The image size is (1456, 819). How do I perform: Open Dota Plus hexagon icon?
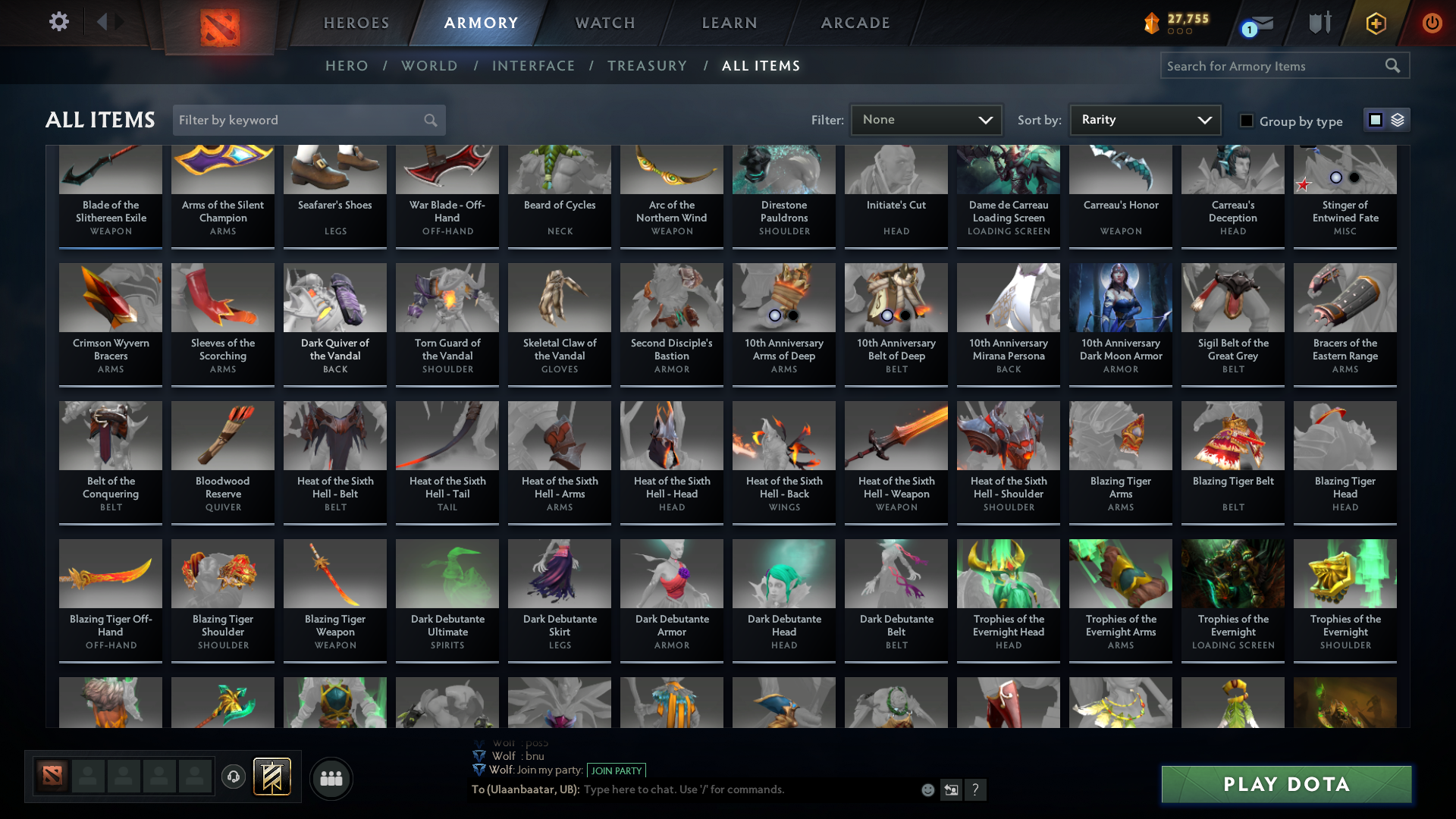coord(1375,23)
